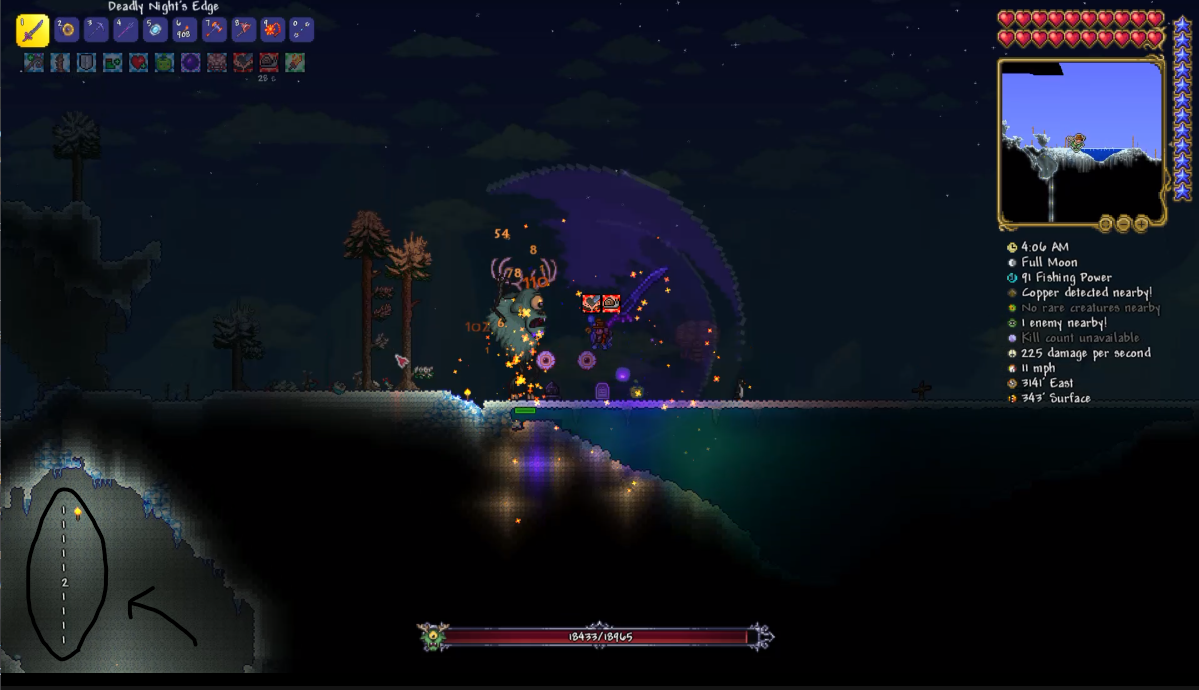This screenshot has width=1199, height=690.
Task: Open the minimap view
Action: (1080, 140)
